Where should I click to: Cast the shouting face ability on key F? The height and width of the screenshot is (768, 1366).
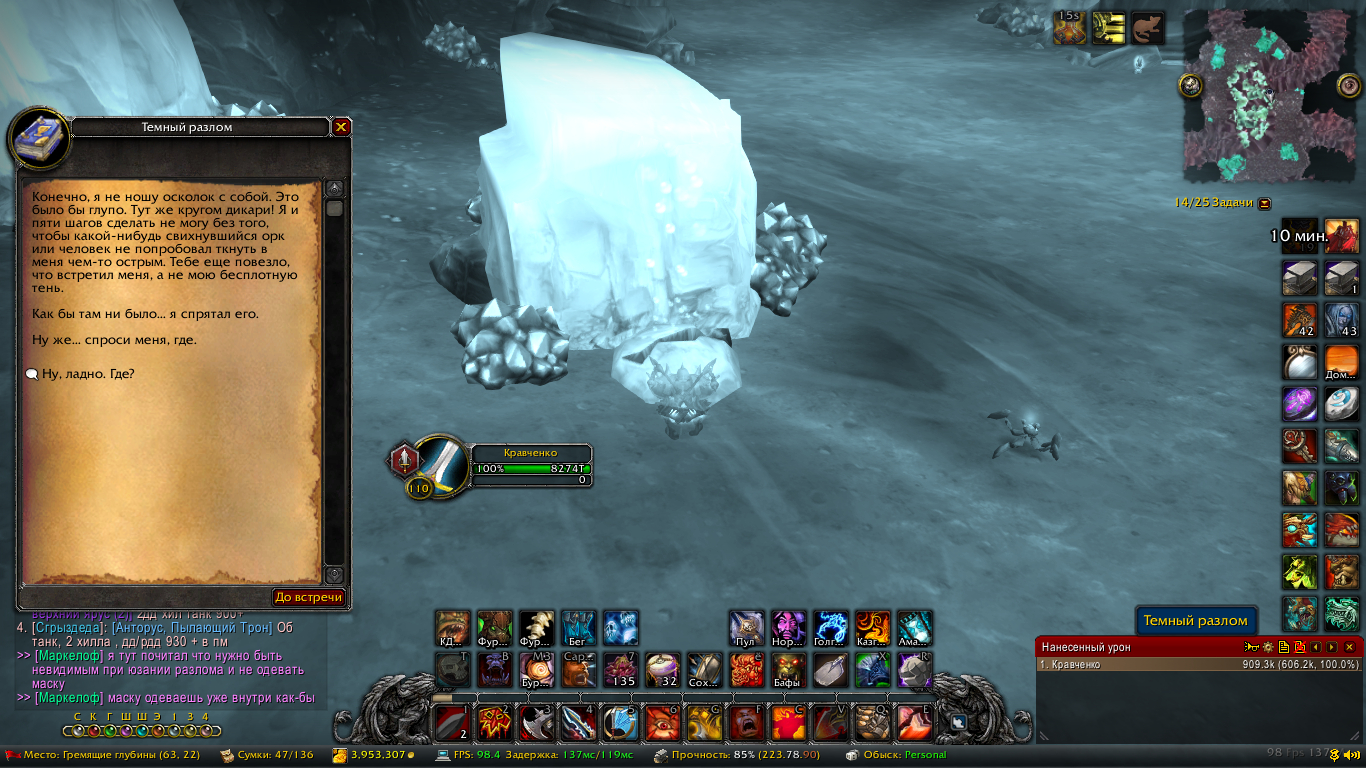tap(746, 722)
